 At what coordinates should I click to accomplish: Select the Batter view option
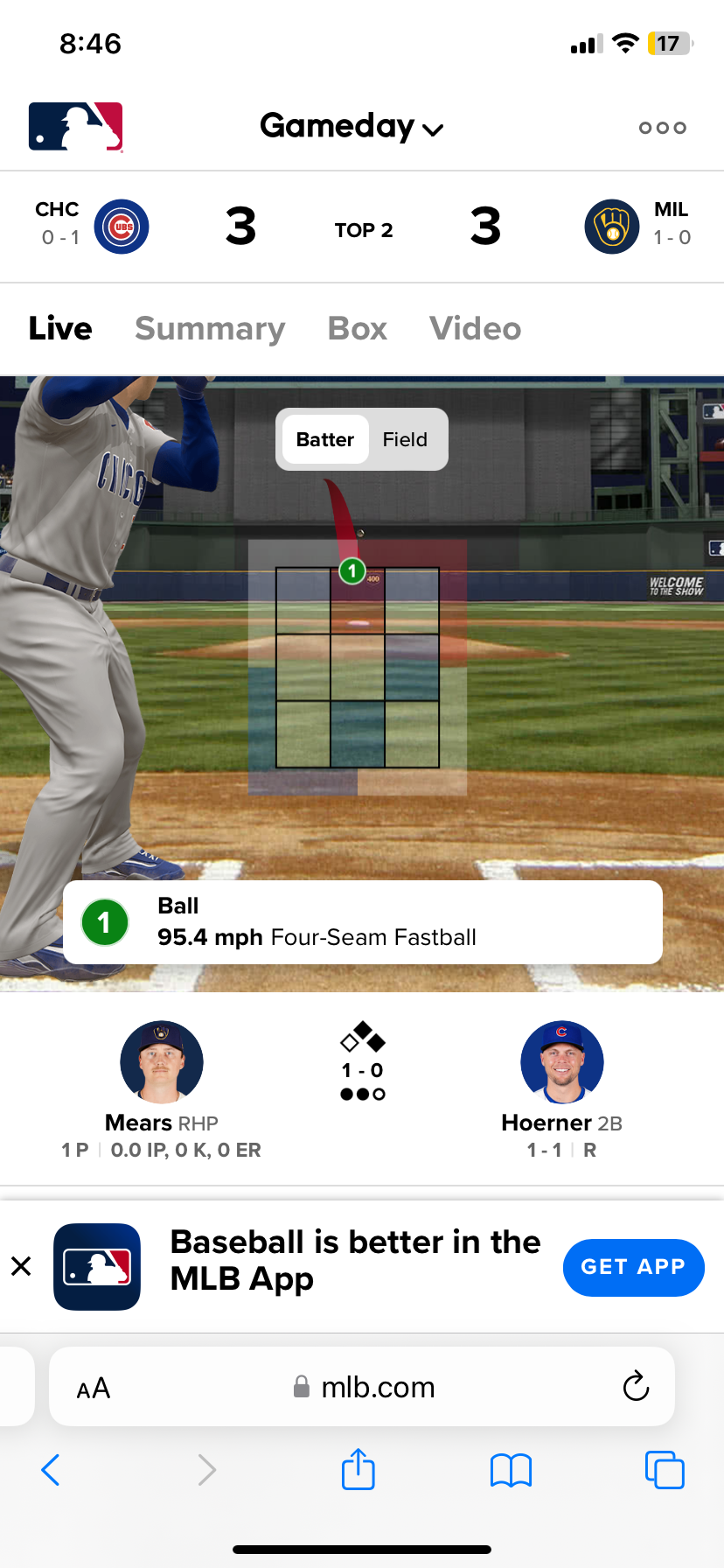tap(324, 439)
